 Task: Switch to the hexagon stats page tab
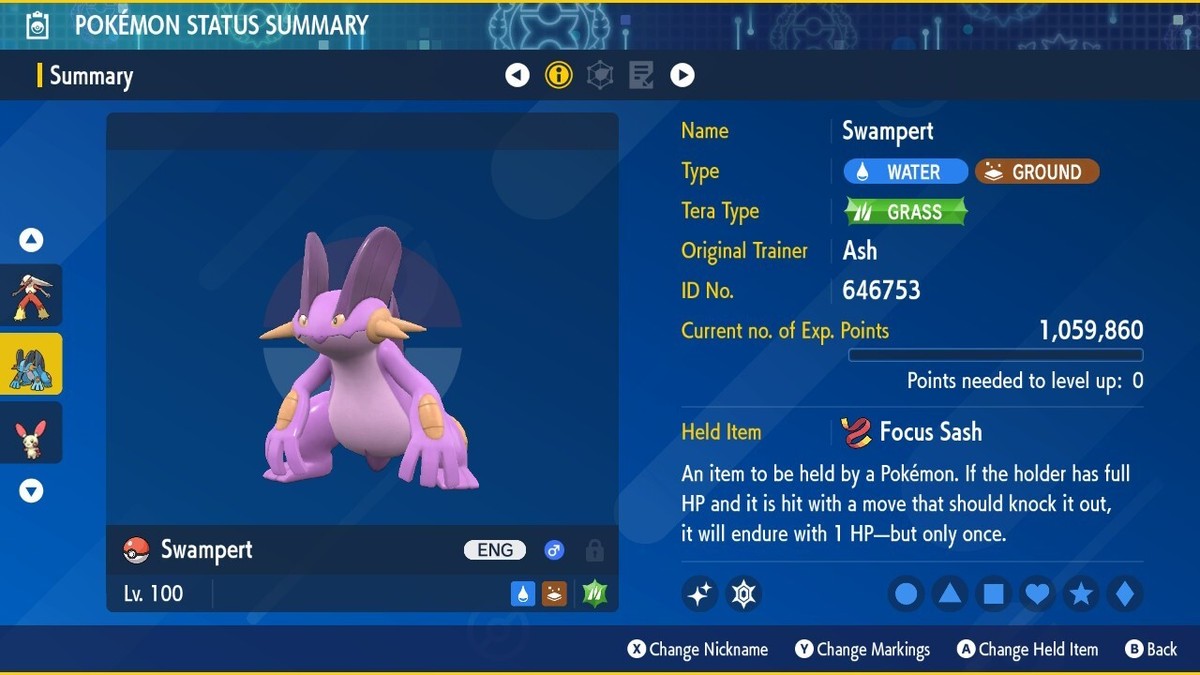pos(600,75)
